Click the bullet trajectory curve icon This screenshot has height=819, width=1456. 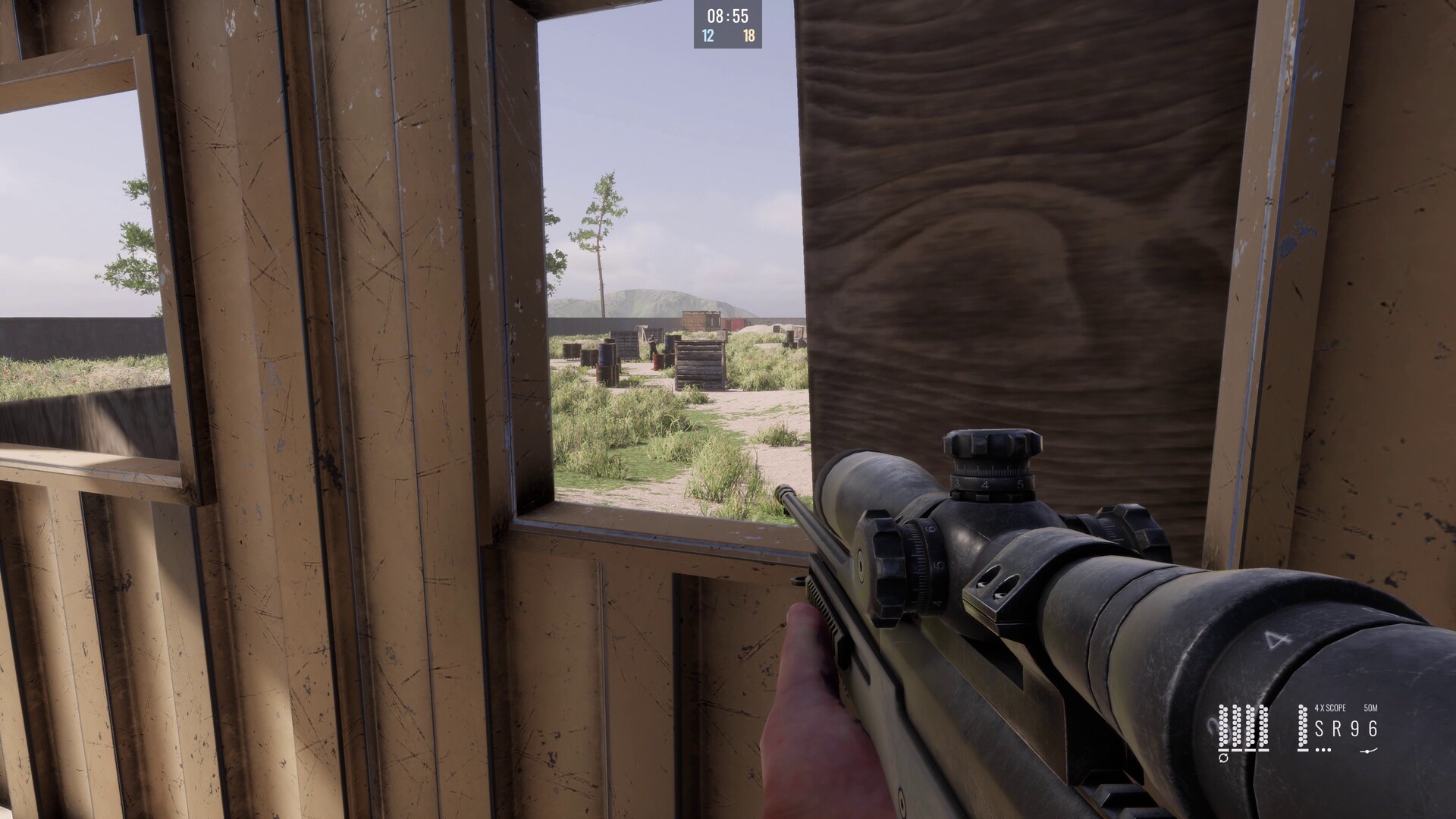click(1369, 750)
